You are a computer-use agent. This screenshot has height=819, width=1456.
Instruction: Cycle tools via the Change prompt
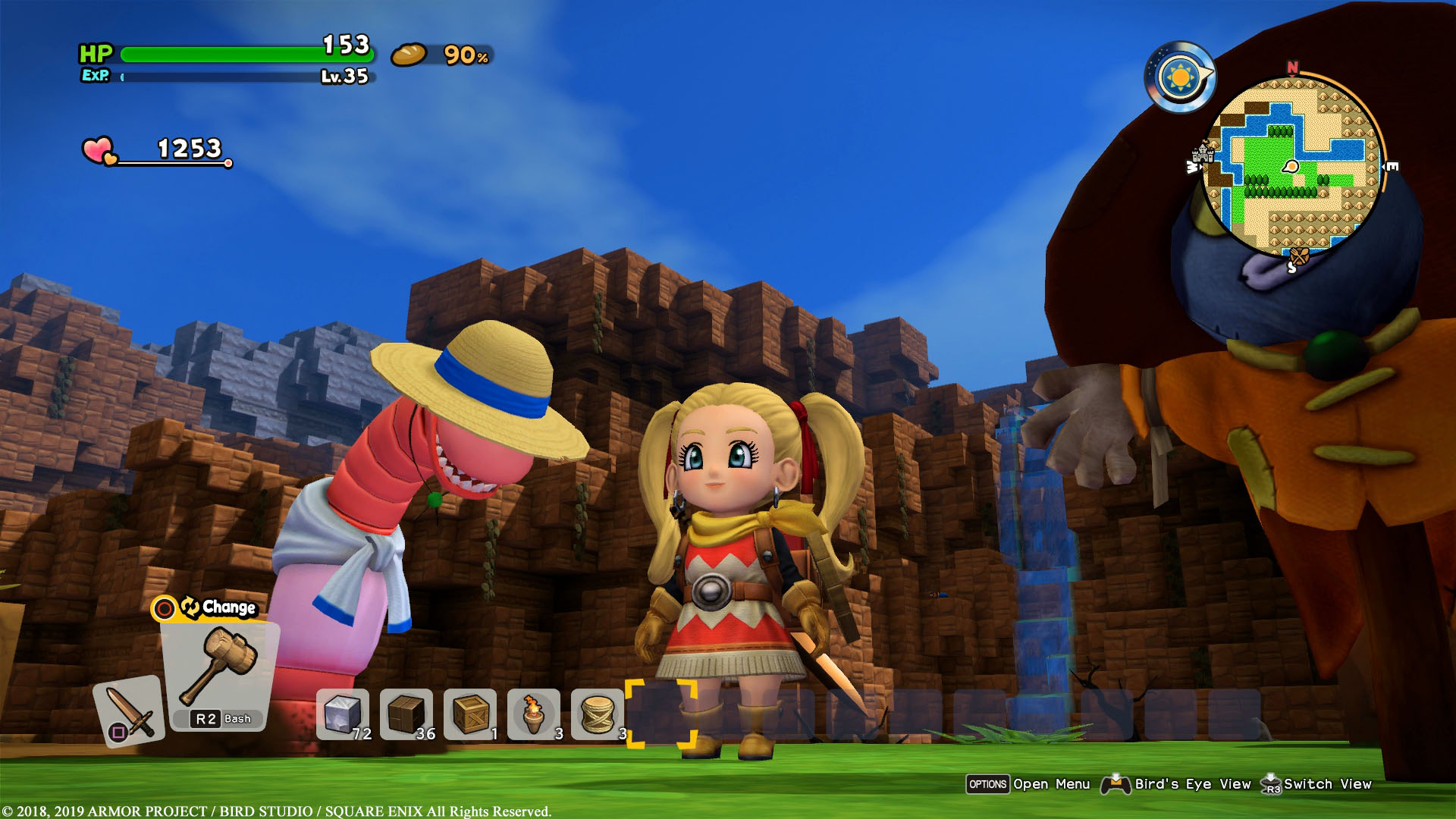point(205,607)
